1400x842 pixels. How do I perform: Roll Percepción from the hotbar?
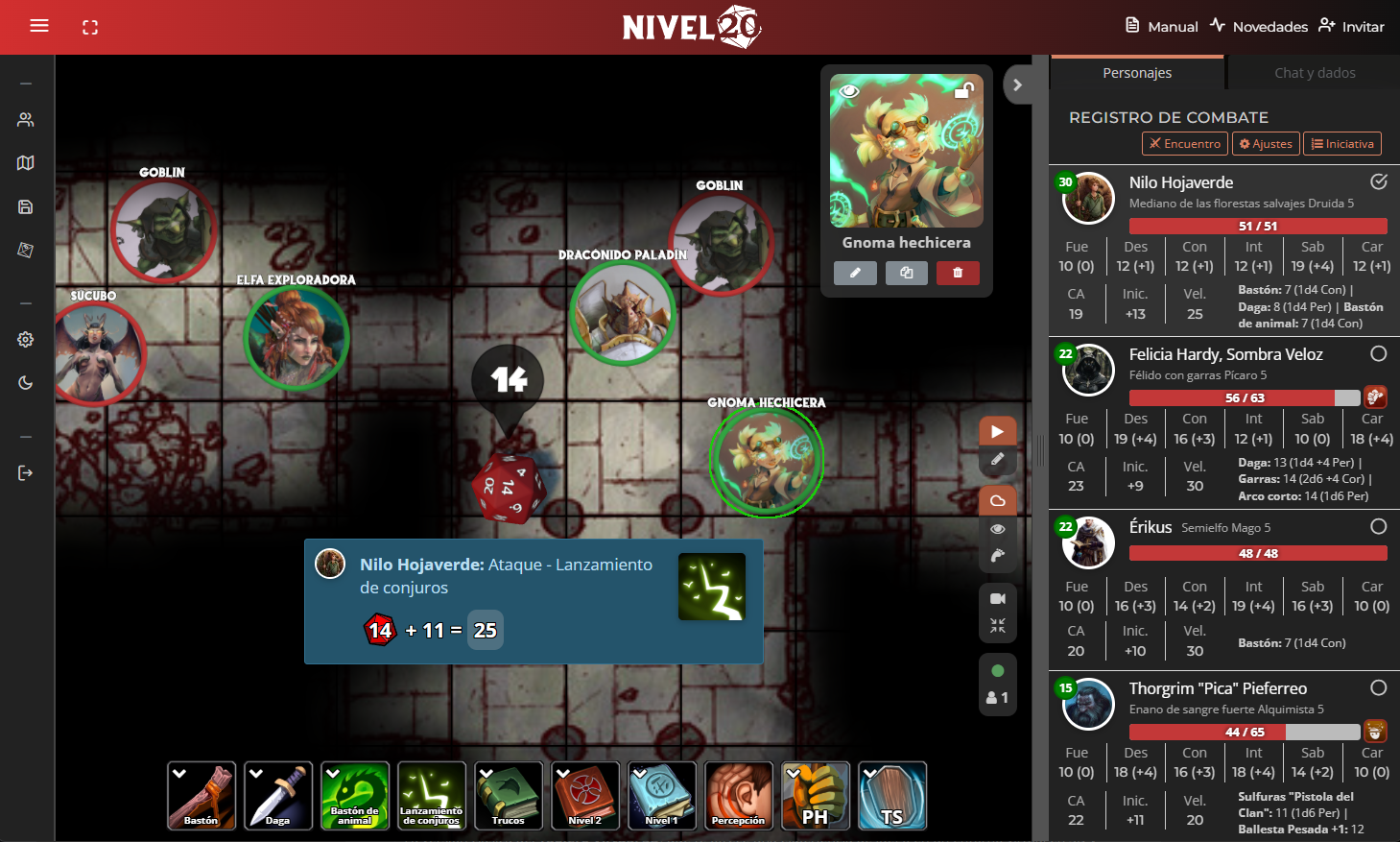pos(739,795)
